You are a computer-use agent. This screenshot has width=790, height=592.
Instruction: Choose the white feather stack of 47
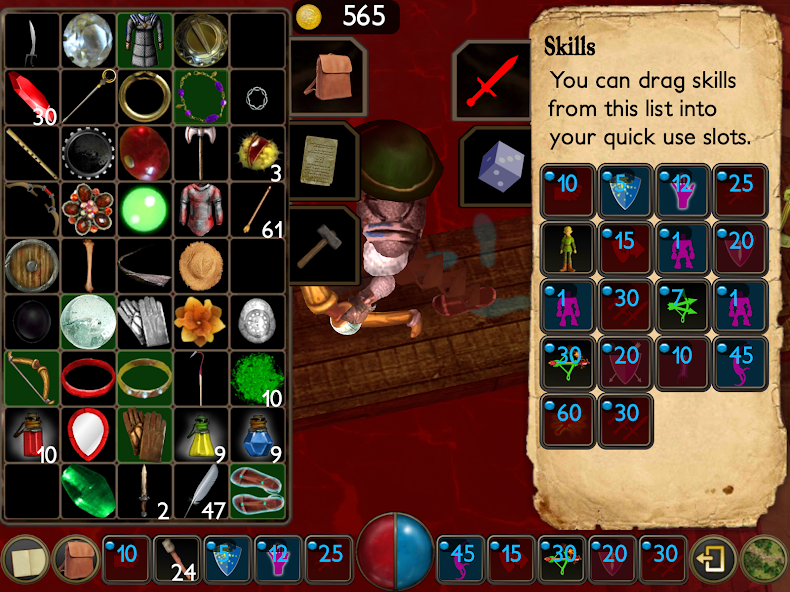click(200, 489)
